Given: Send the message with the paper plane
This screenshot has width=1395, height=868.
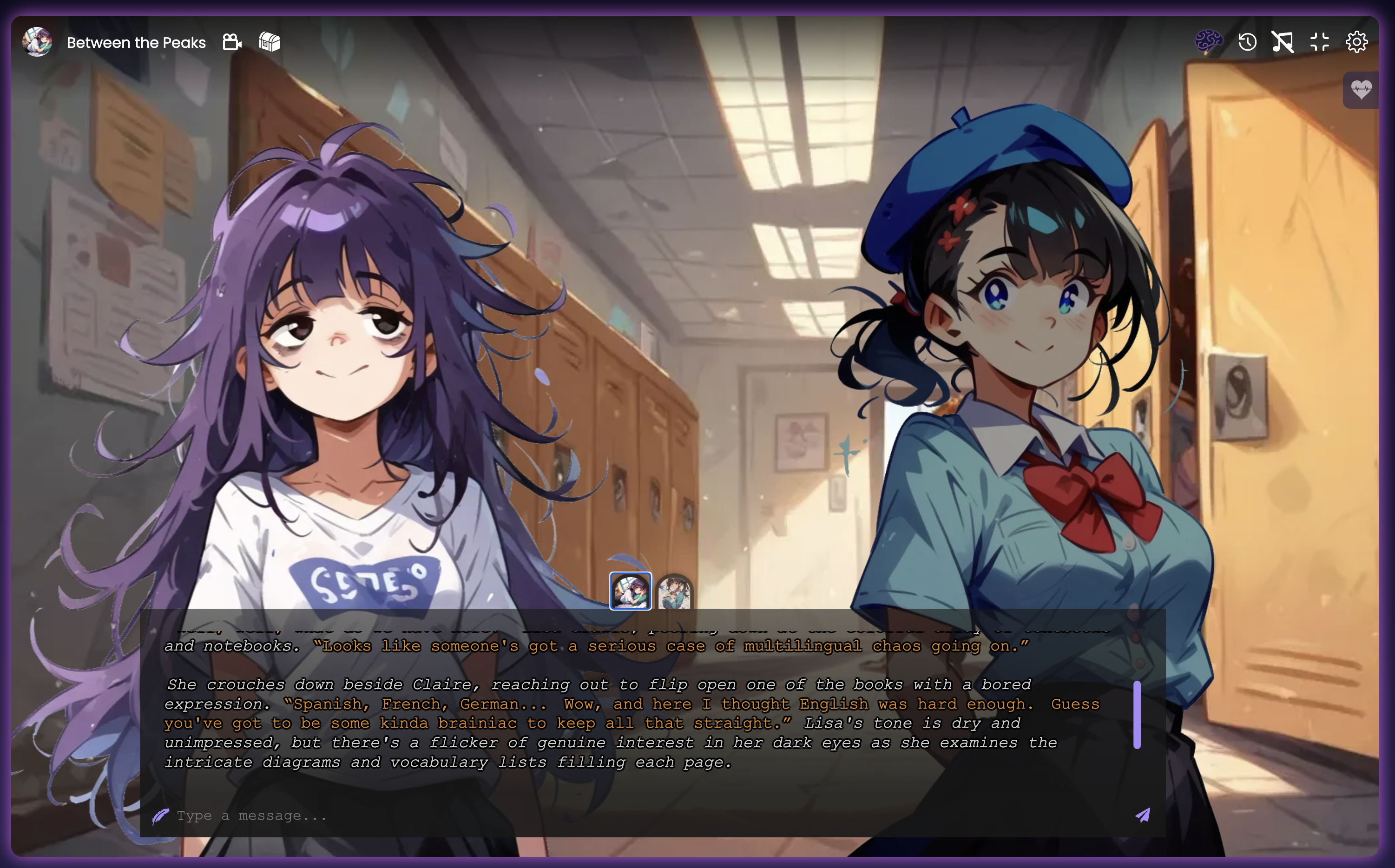Looking at the screenshot, I should coord(1143,815).
